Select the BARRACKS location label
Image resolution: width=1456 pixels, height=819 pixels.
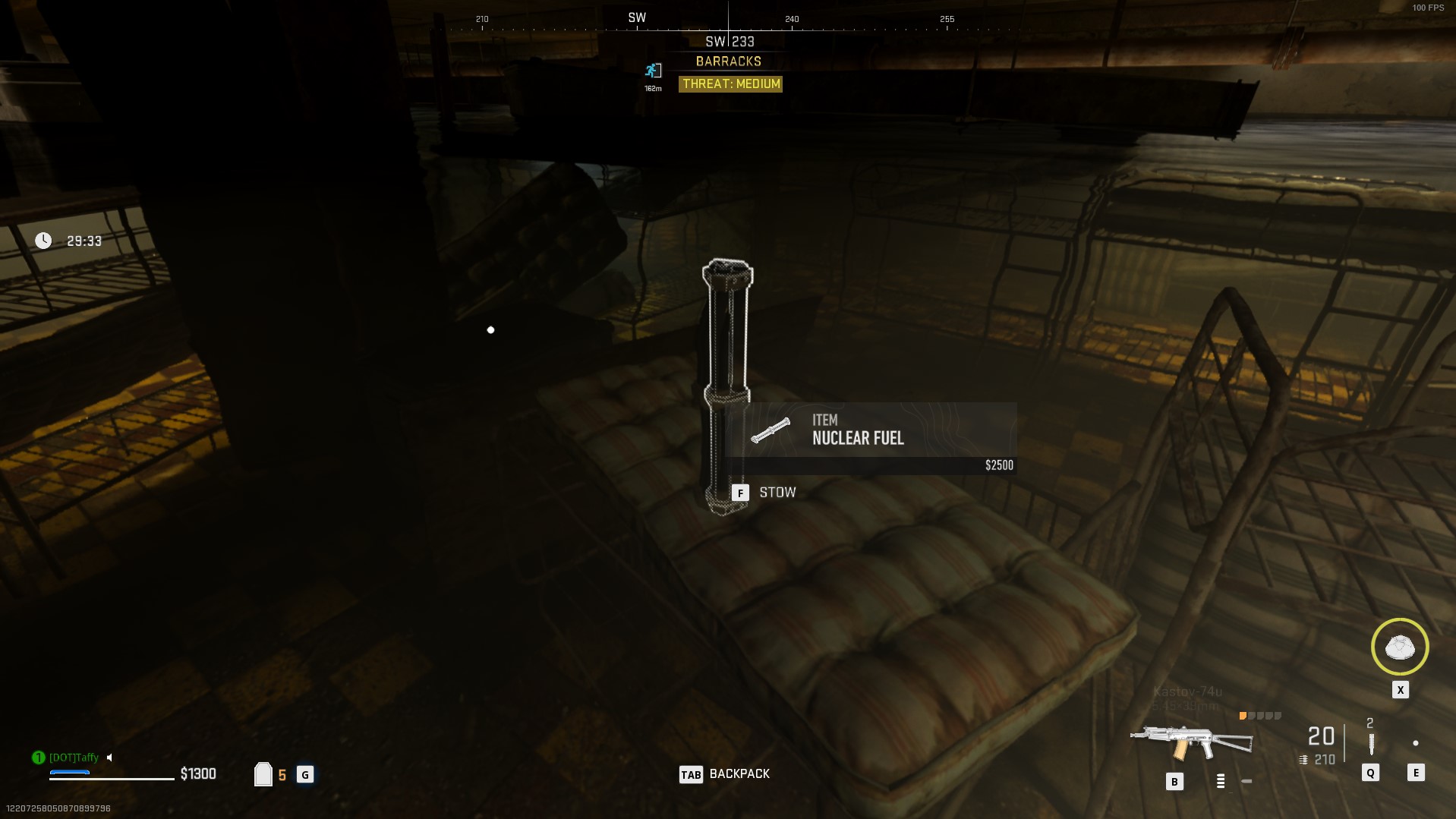coord(730,61)
